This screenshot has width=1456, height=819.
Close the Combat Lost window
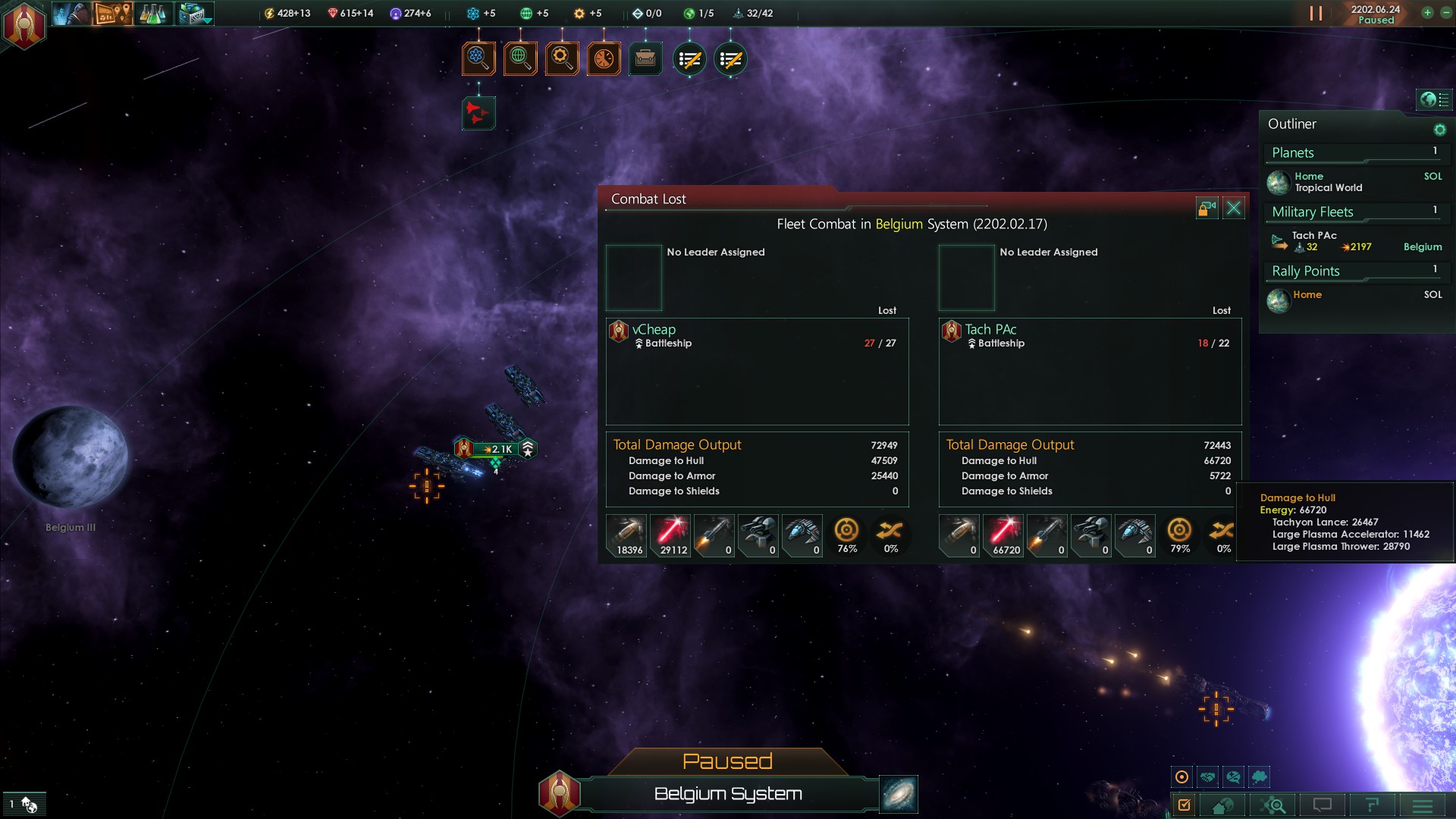[1234, 209]
